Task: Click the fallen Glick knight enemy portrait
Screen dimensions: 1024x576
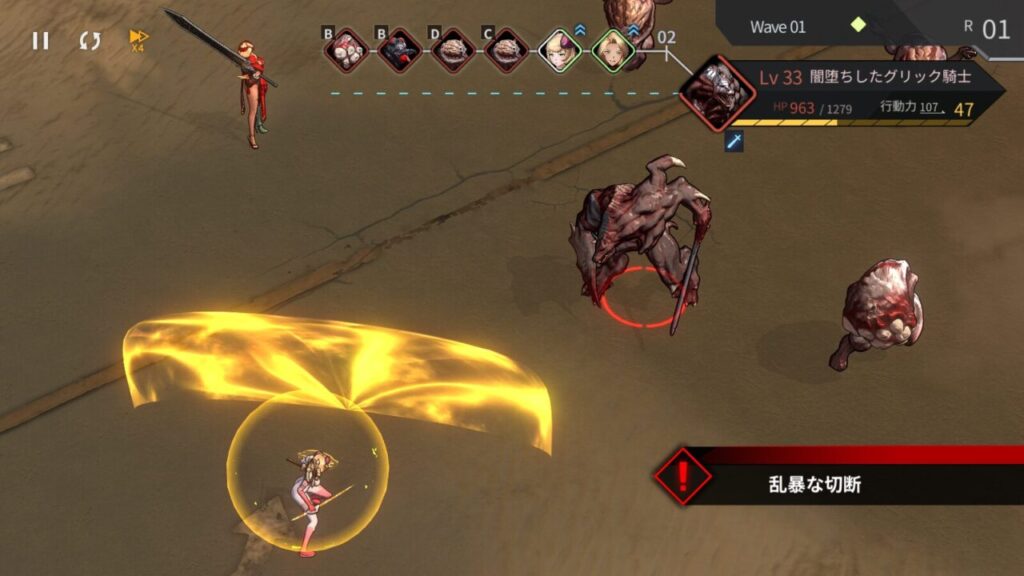Action: pos(716,93)
